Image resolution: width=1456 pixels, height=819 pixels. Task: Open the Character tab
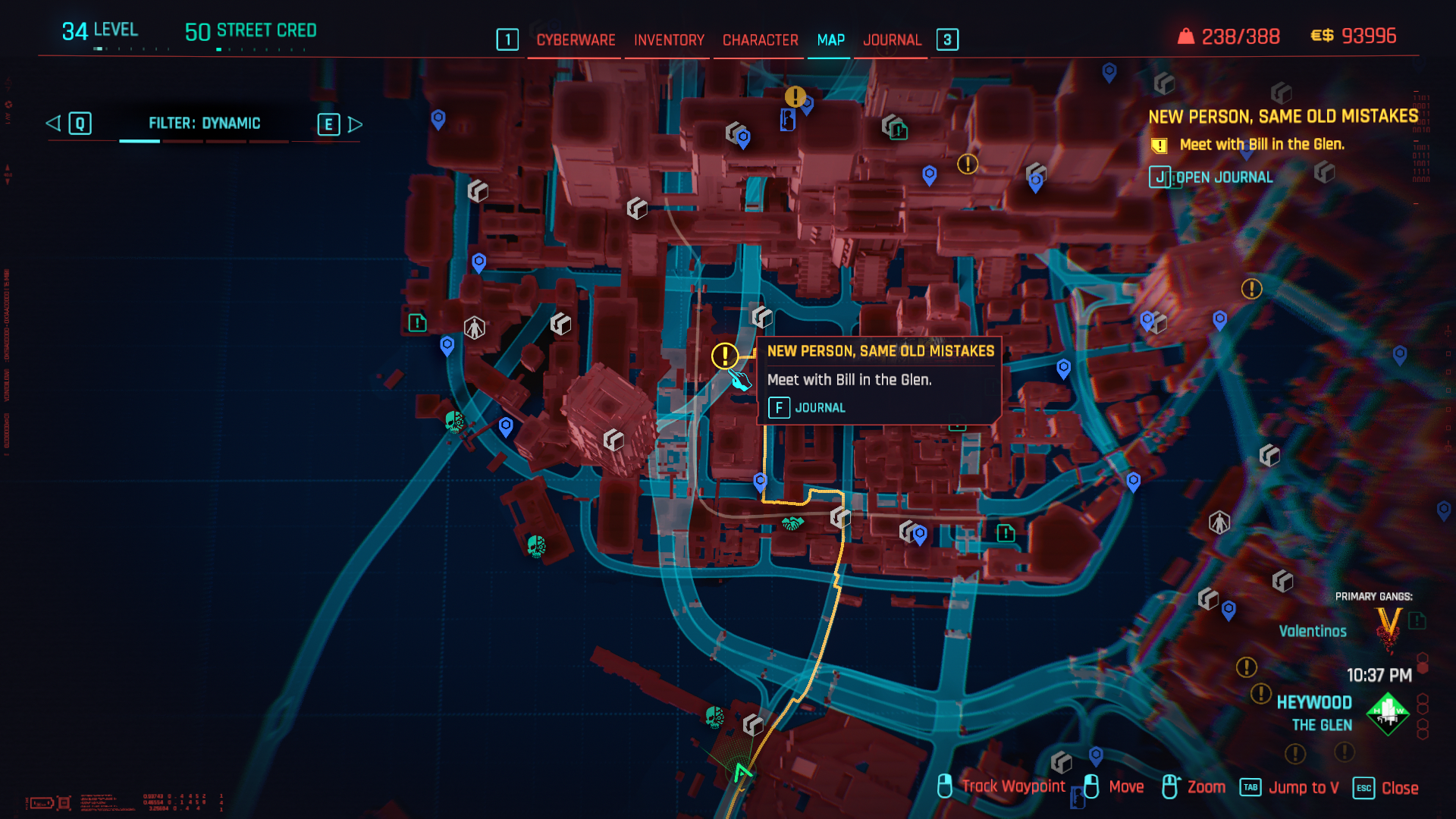(x=760, y=40)
